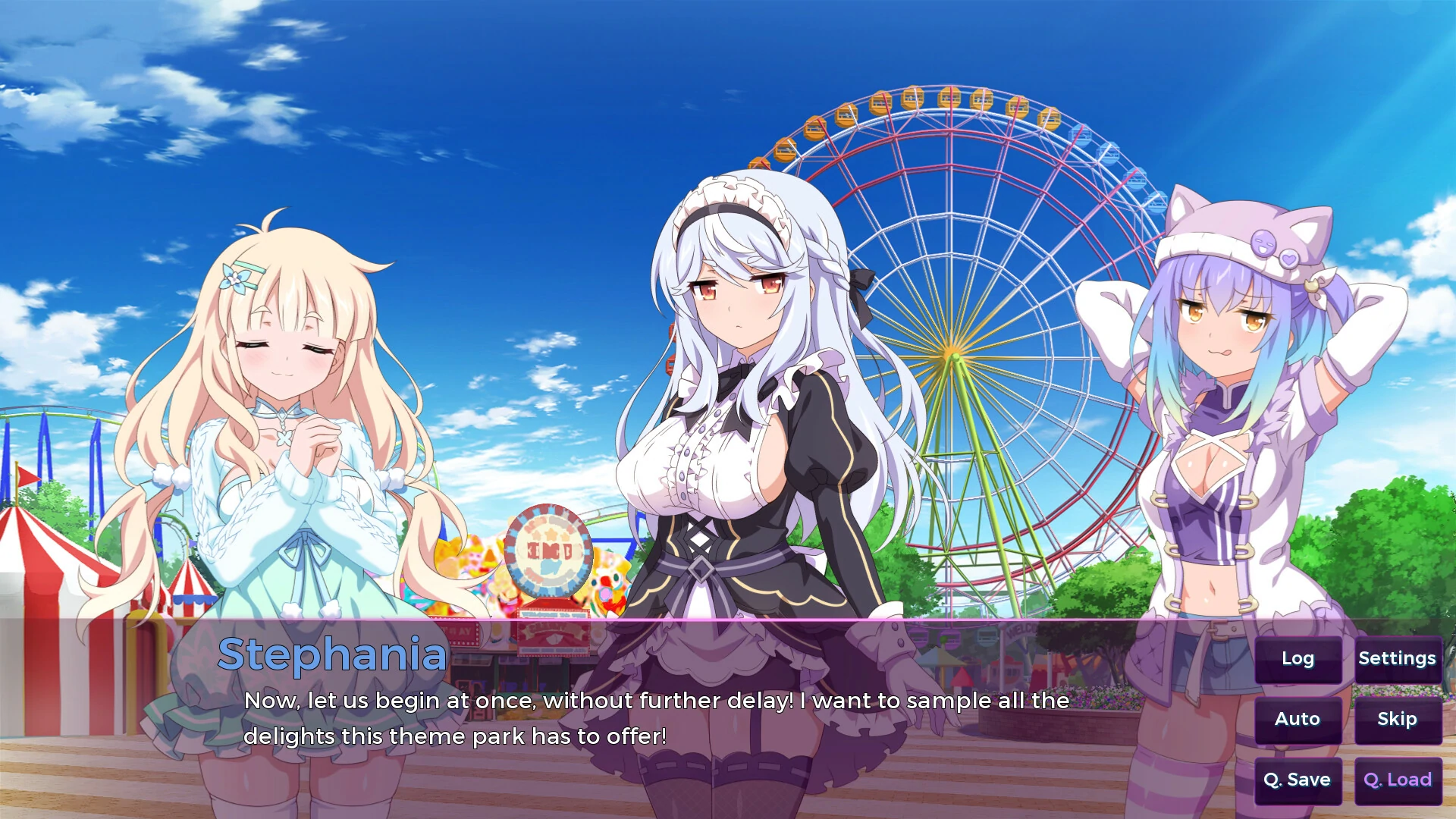Screen dimensions: 1456x819
Task: Enable Skip mode
Action: pyautogui.click(x=1396, y=719)
